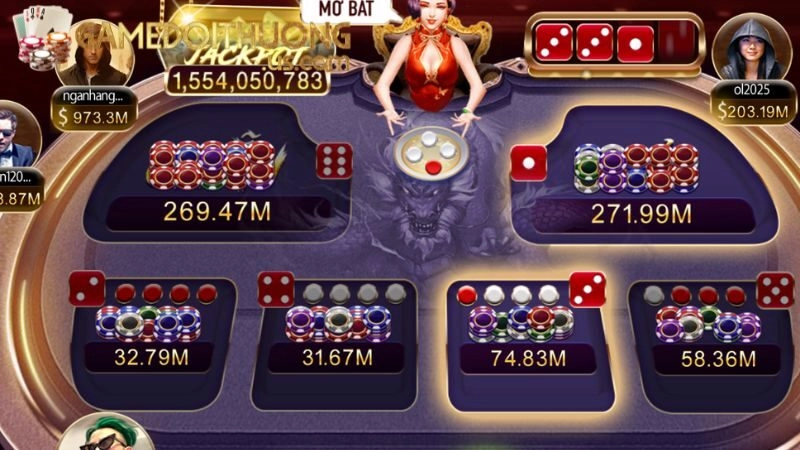The width and height of the screenshot is (800, 450).
Task: Open the sunglasses player's avatar
Action: (17, 135)
